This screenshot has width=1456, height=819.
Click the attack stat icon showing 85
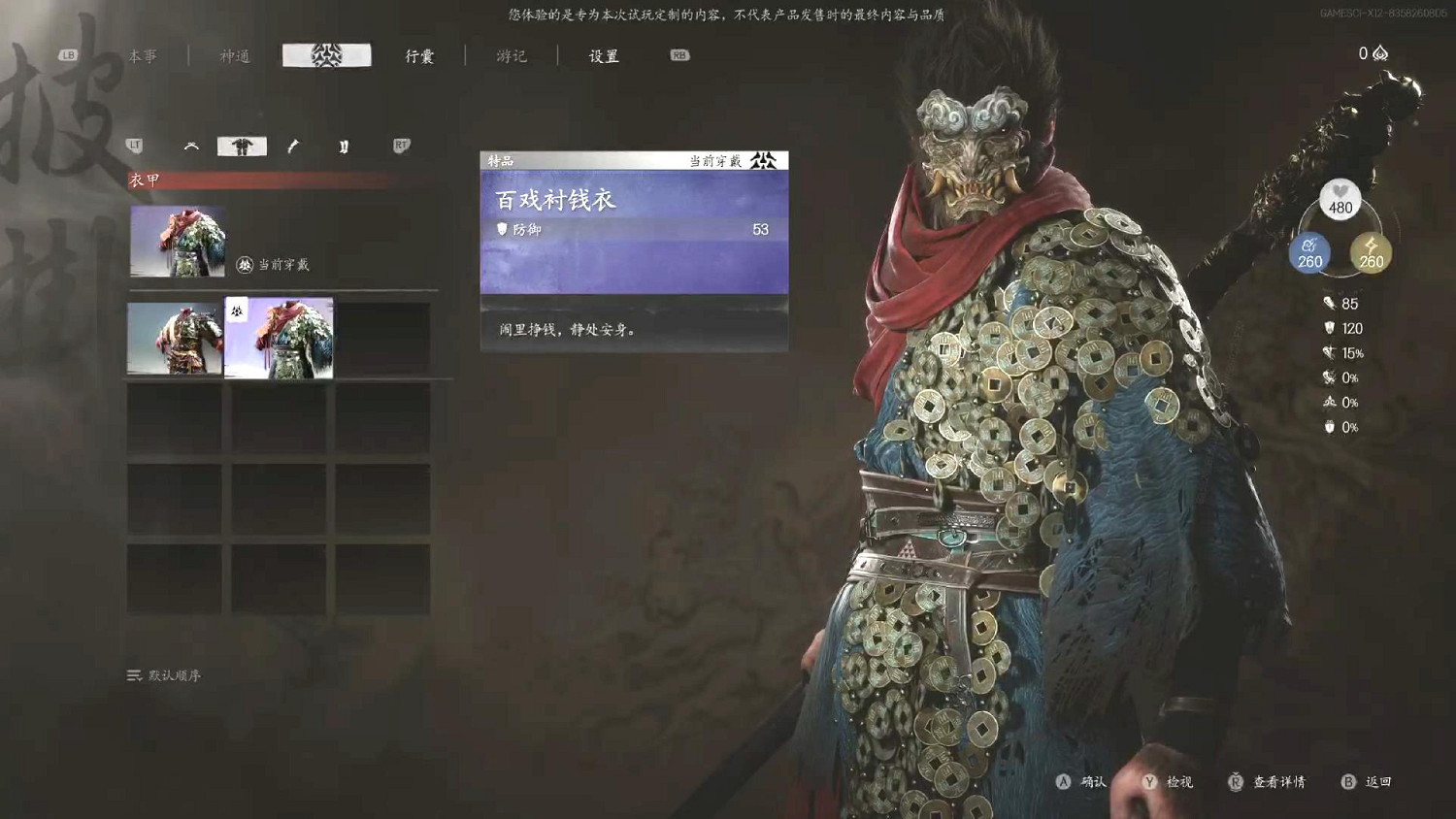(1329, 303)
